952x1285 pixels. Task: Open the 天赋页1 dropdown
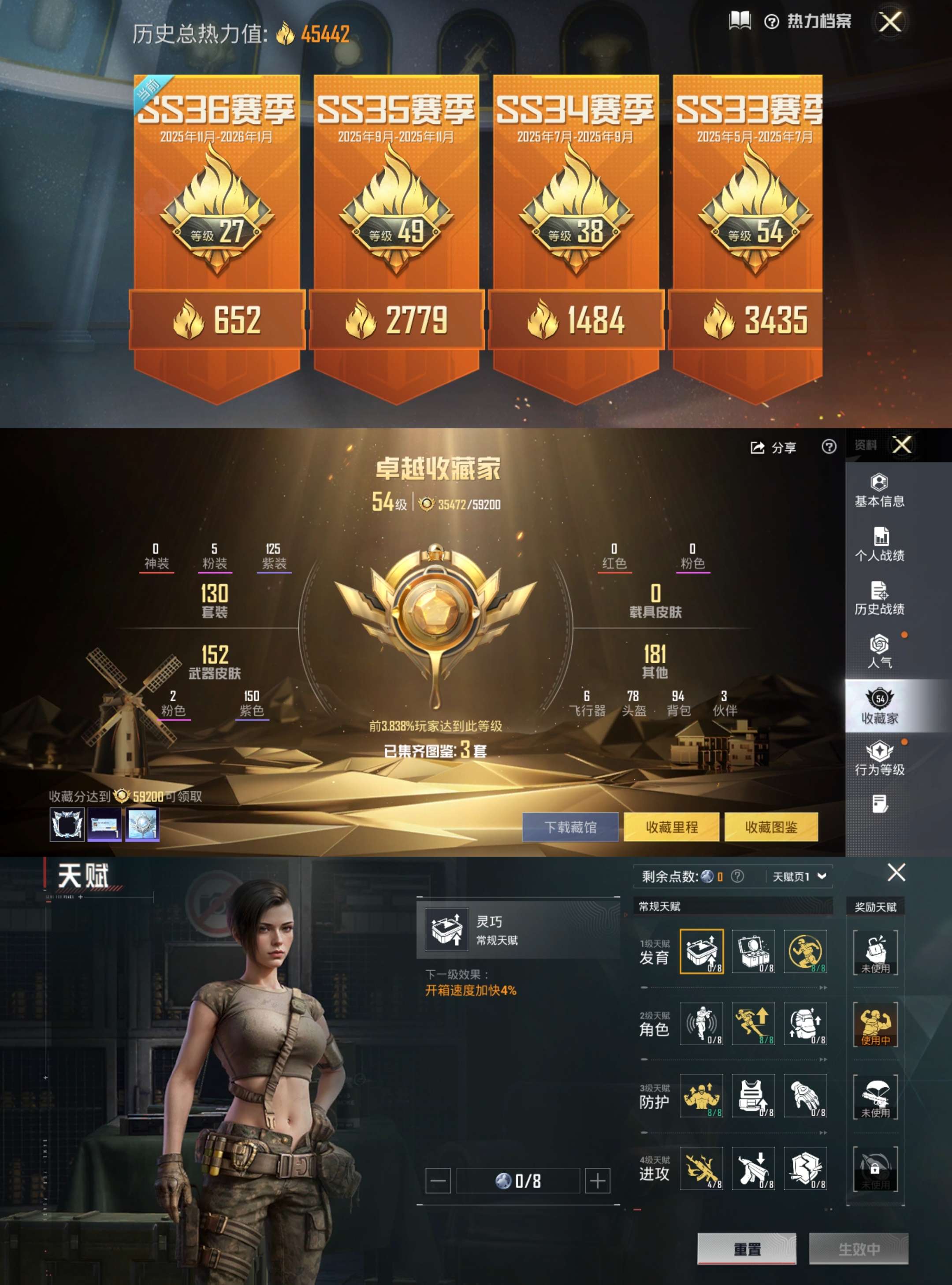[800, 876]
